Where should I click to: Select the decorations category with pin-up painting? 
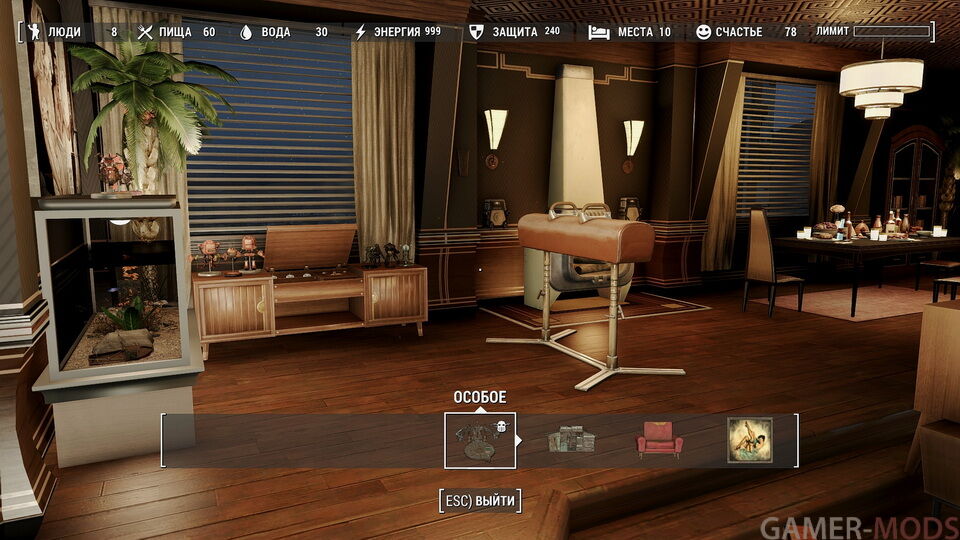pos(750,440)
